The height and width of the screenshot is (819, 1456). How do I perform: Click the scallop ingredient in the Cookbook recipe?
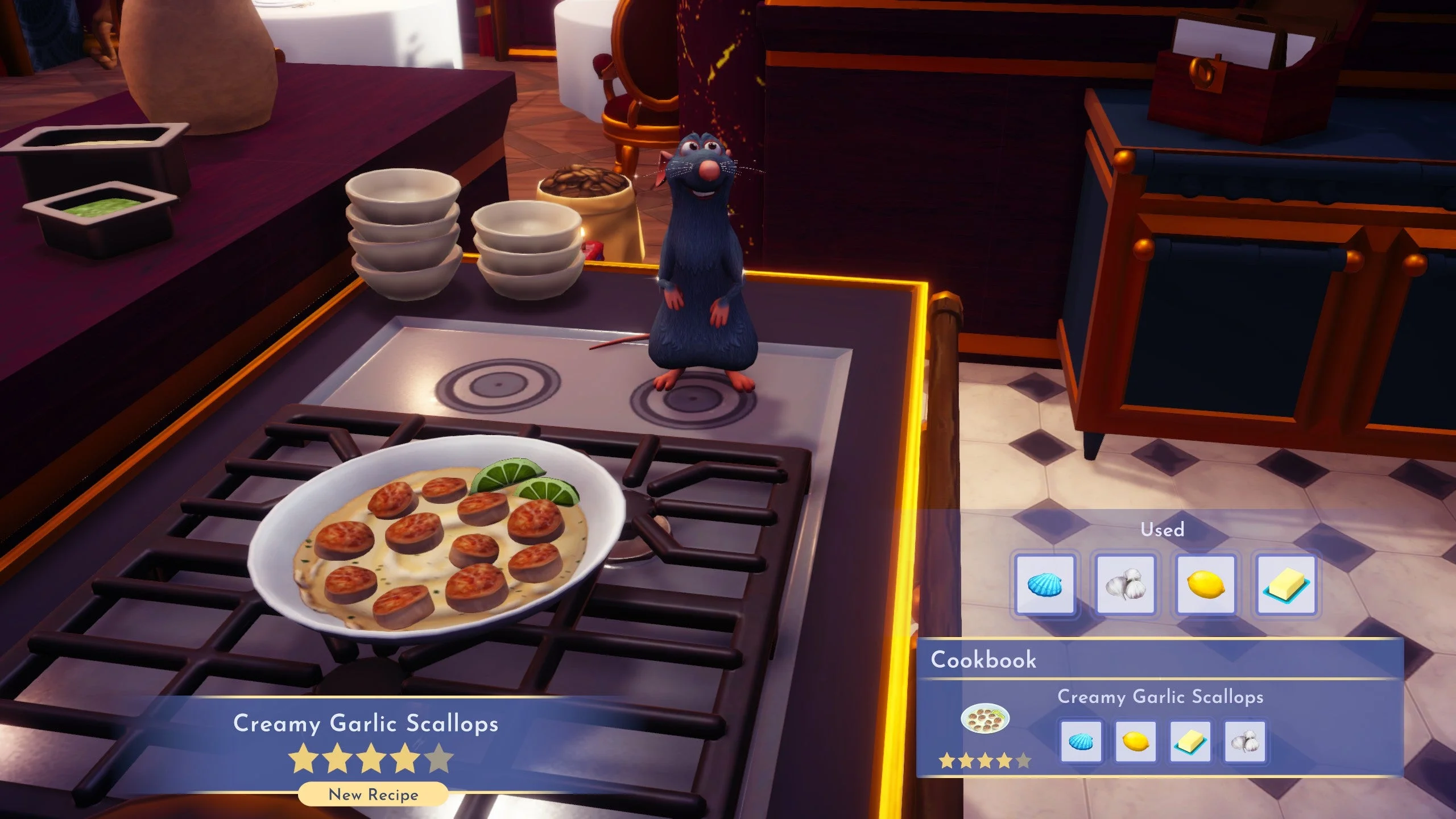pos(1081,742)
